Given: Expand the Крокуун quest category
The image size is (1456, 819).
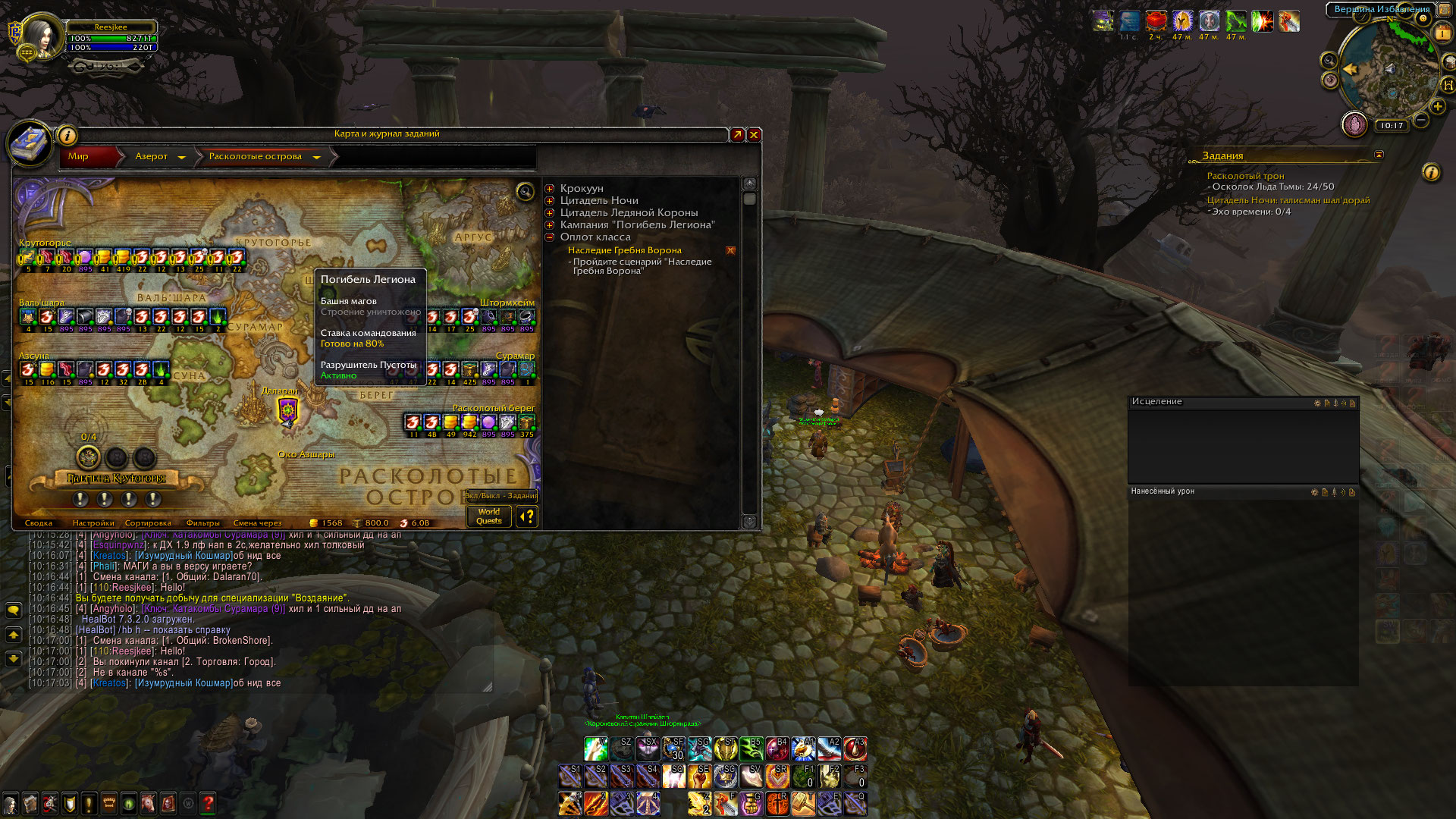Looking at the screenshot, I should click(x=550, y=189).
